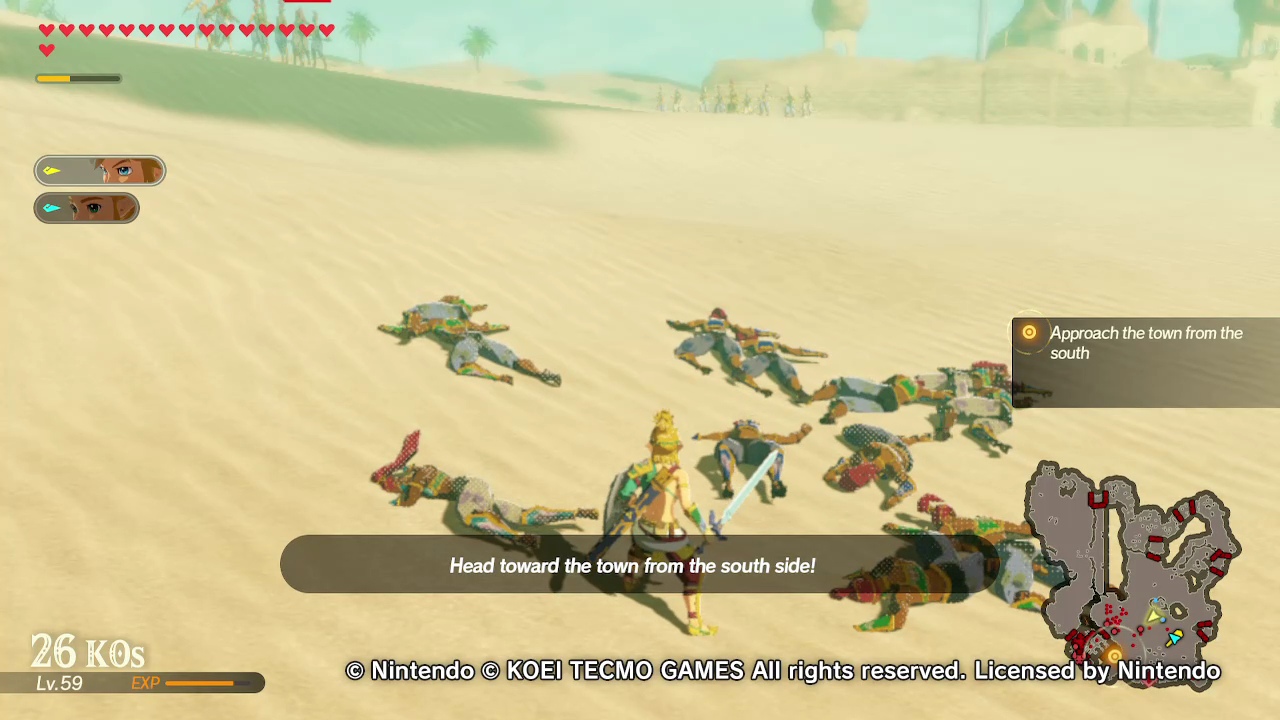Select Zelda's character portrait
The width and height of the screenshot is (1280, 720).
click(x=87, y=207)
